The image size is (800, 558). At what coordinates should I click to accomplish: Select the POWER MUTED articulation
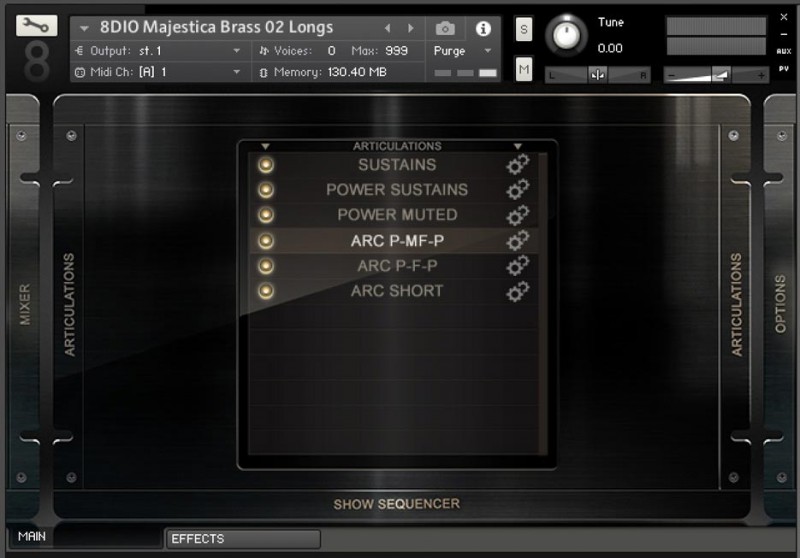point(397,215)
